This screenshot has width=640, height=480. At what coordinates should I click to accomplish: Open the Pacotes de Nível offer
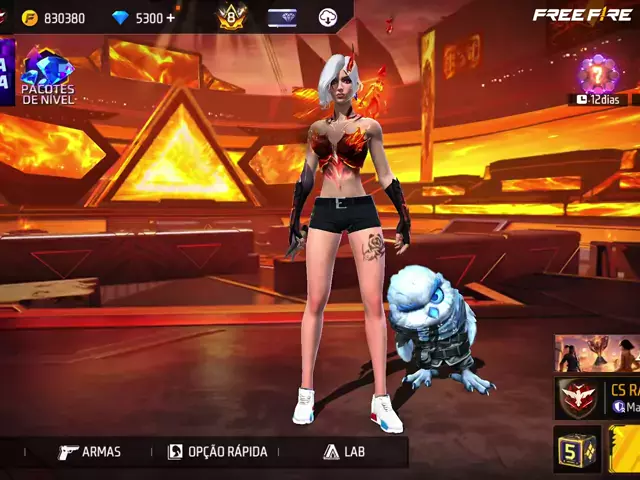(48, 76)
